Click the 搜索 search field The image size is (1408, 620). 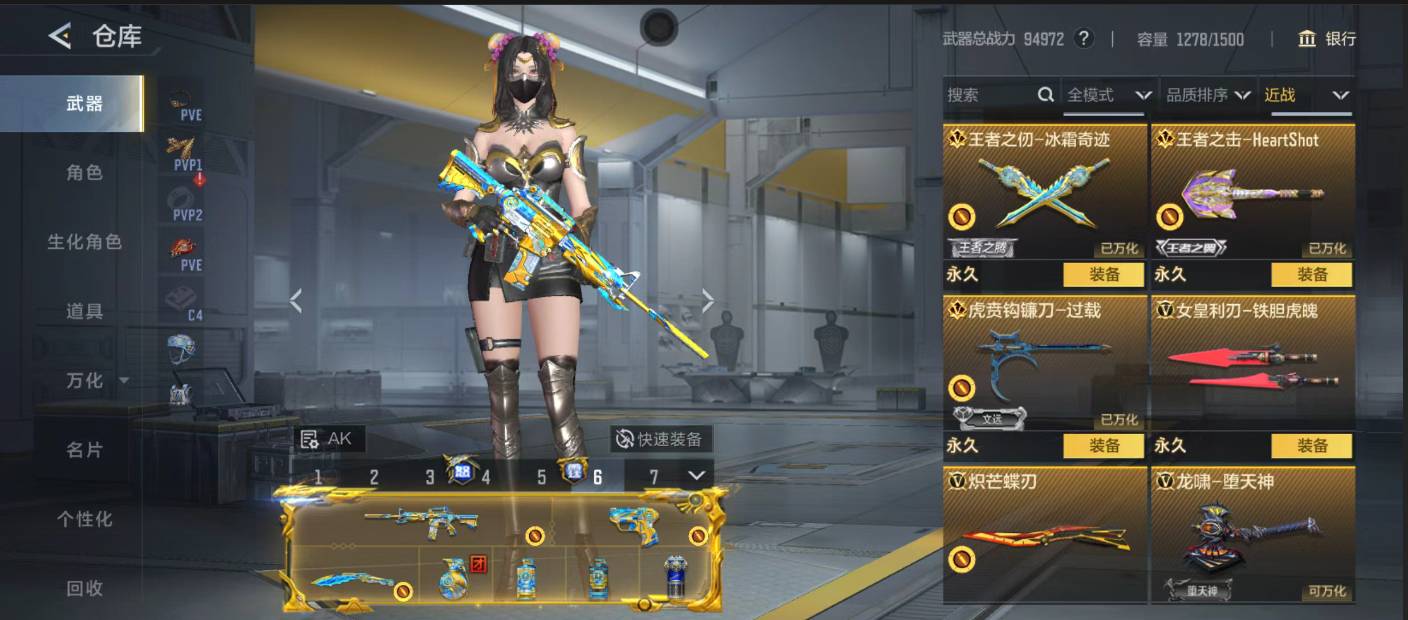990,95
